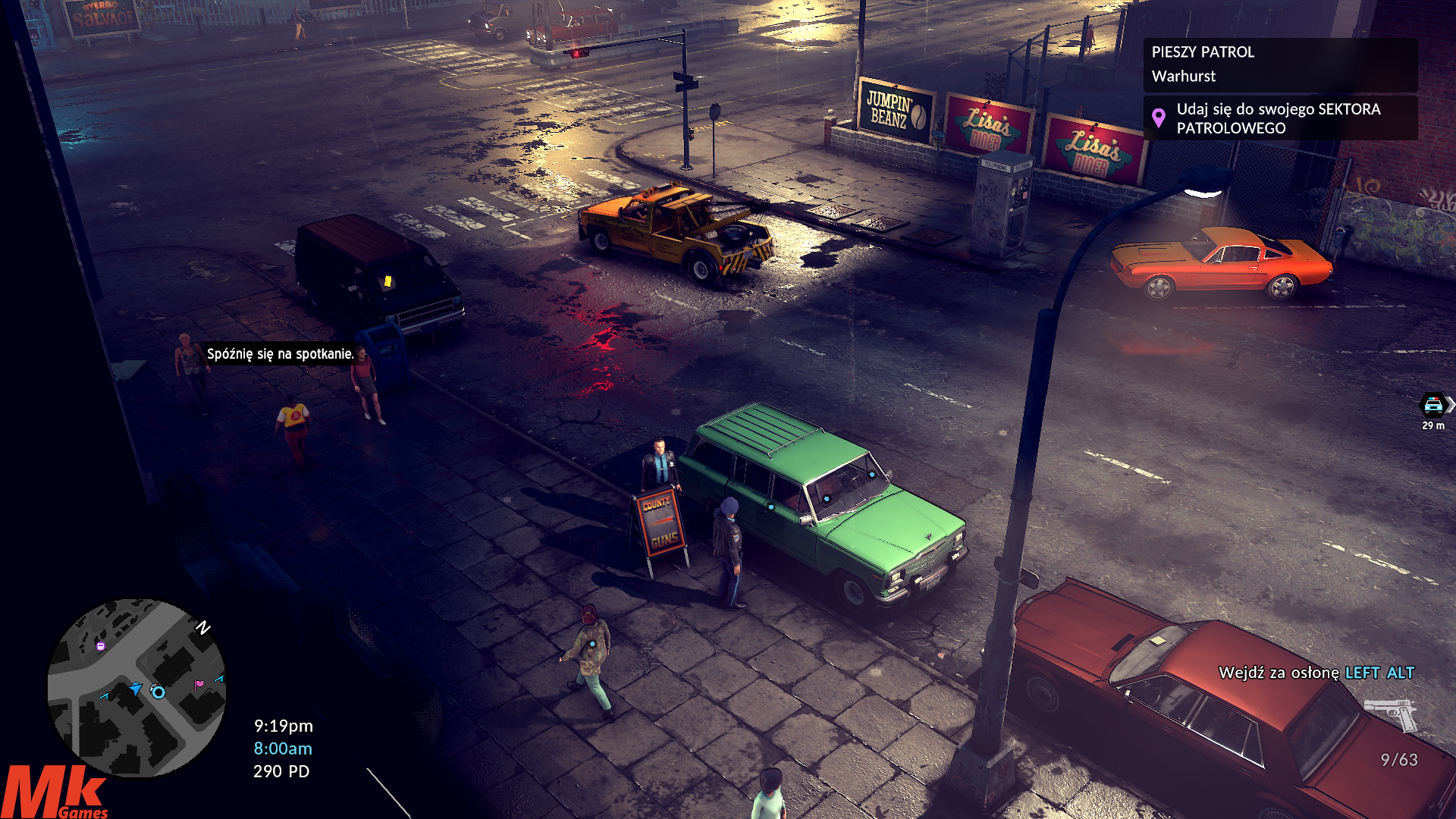Image resolution: width=1456 pixels, height=819 pixels.
Task: Select the PIESZY PATROL Warhurst mission panel
Action: click(x=1279, y=64)
